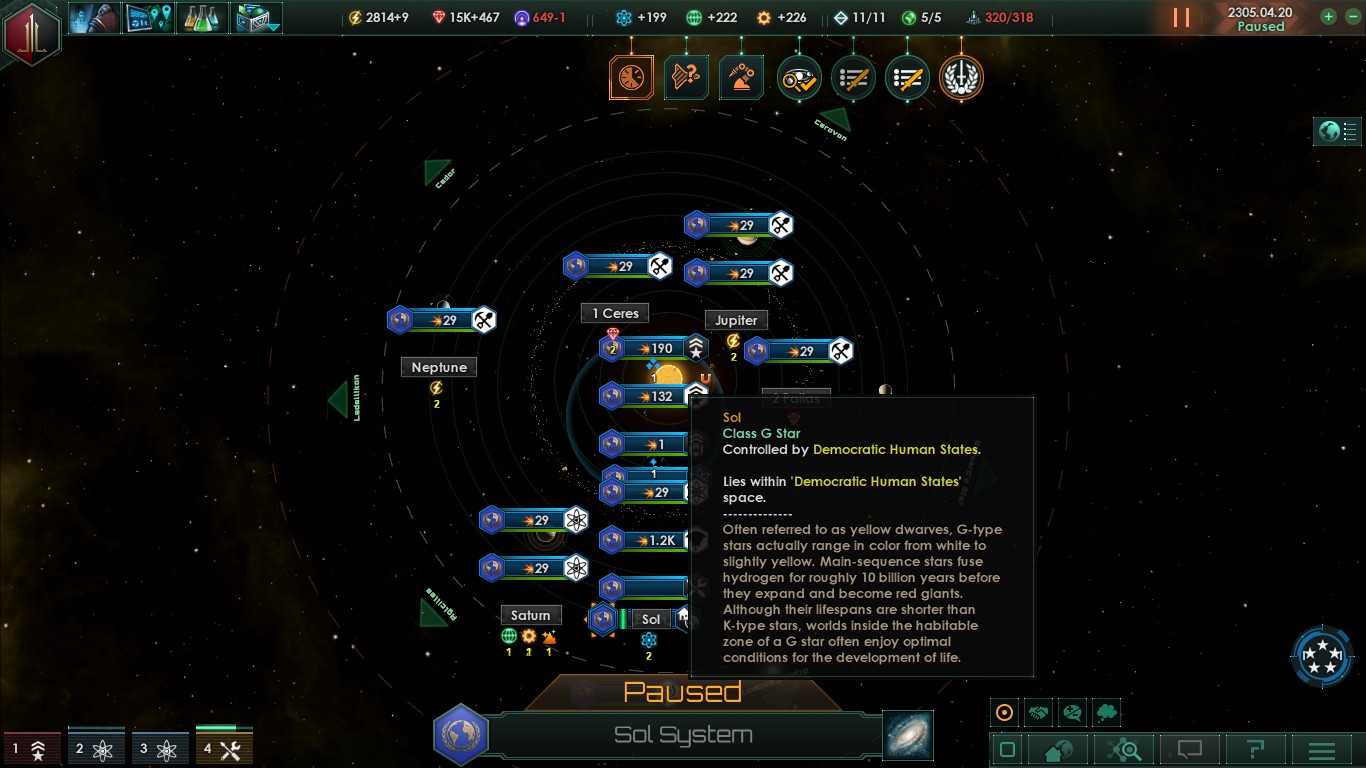Toggle the handshake diplomatic map mode
The width and height of the screenshot is (1366, 768).
point(1039,713)
